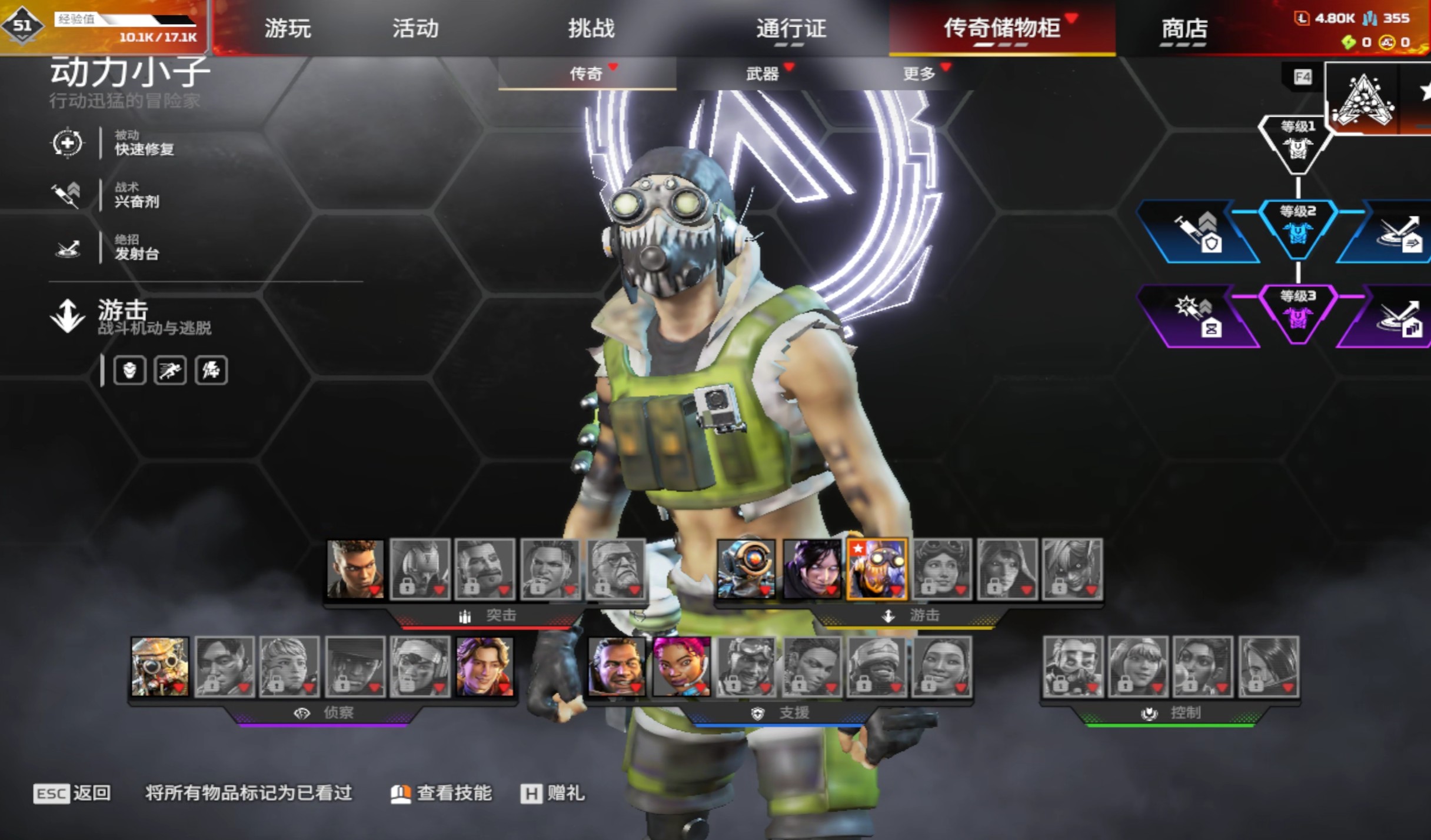Open the 更多 sub-tab
This screenshot has width=1431, height=840.
[918, 74]
